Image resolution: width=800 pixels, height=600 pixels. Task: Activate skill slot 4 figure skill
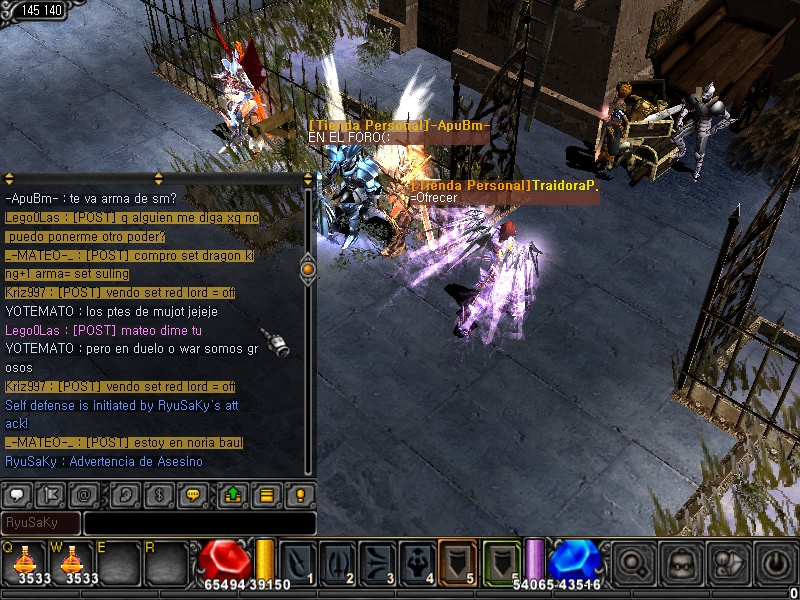(x=417, y=562)
